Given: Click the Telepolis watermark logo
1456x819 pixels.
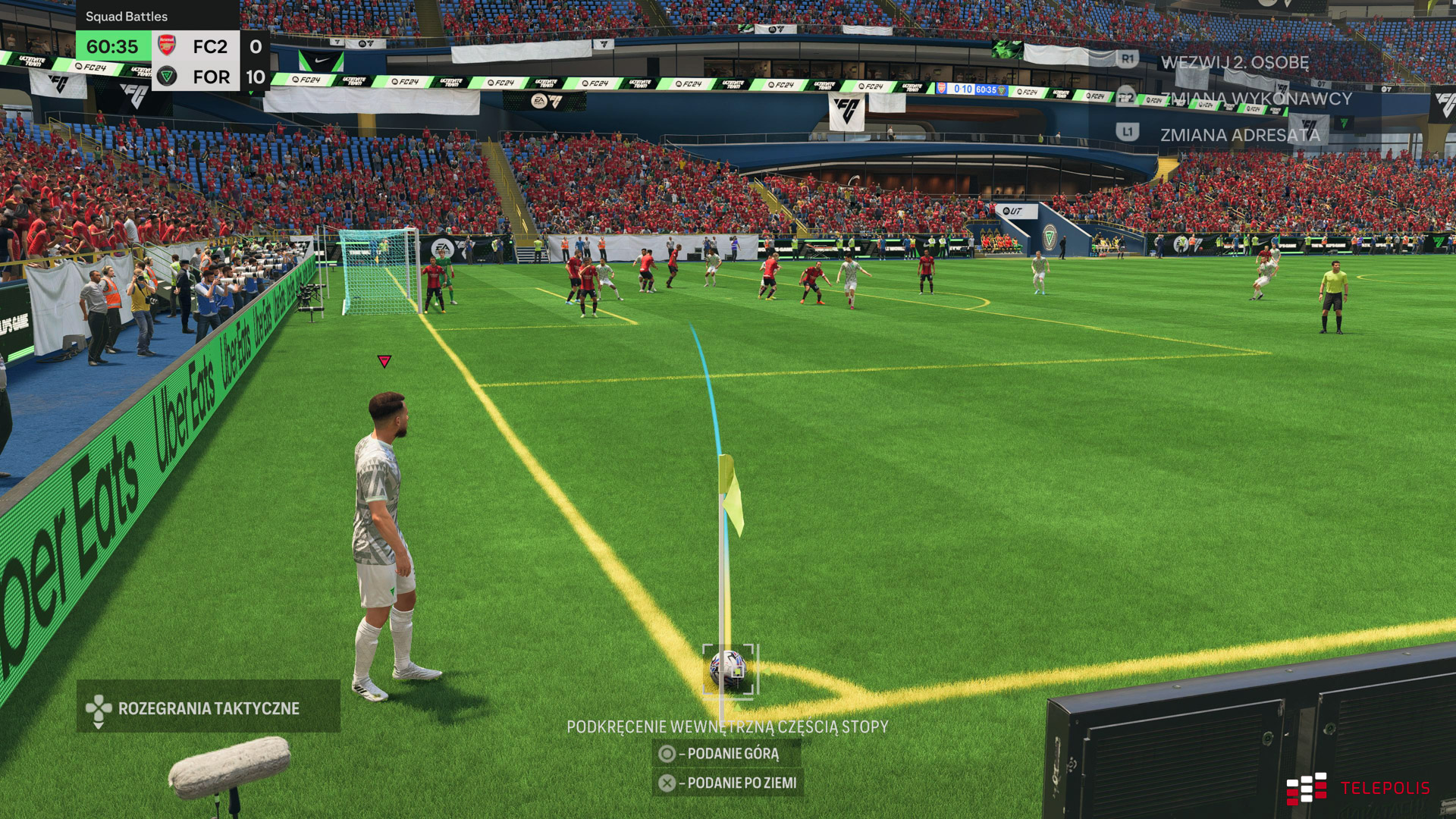Looking at the screenshot, I should [x=1357, y=788].
